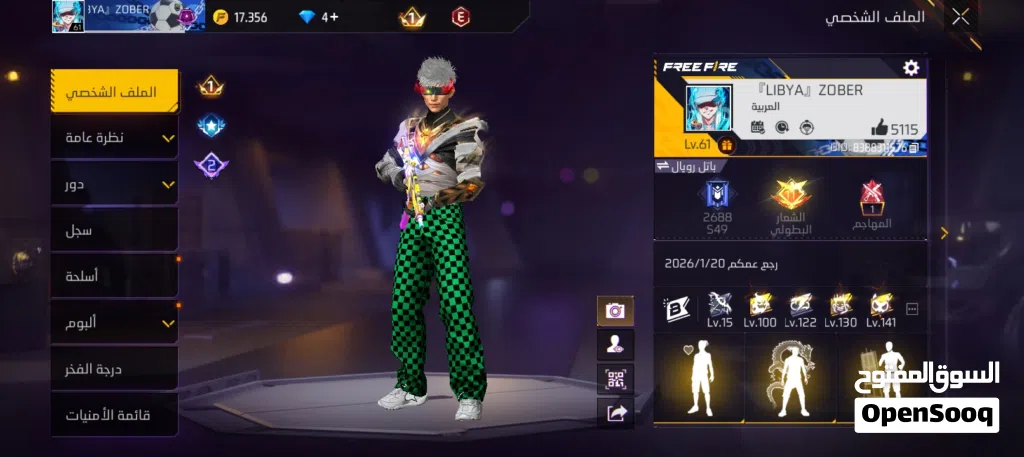Open profile settings gear icon
Viewport: 1024px width, 457px height.
tap(910, 67)
